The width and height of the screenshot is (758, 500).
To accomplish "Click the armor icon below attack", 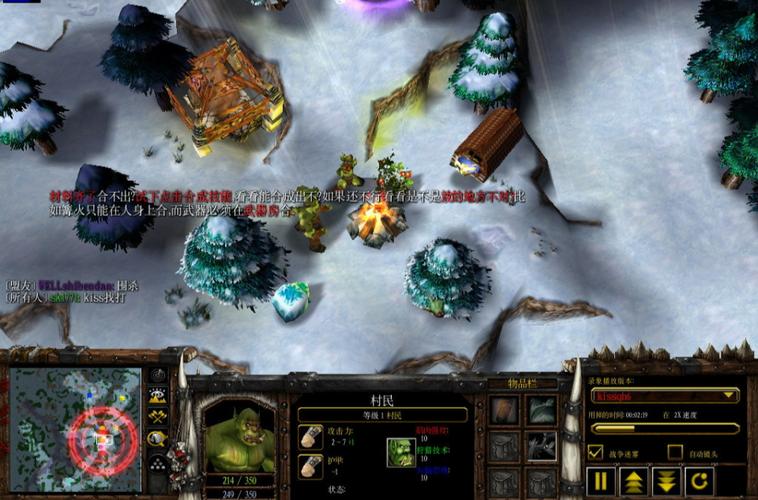I will pyautogui.click(x=310, y=466).
